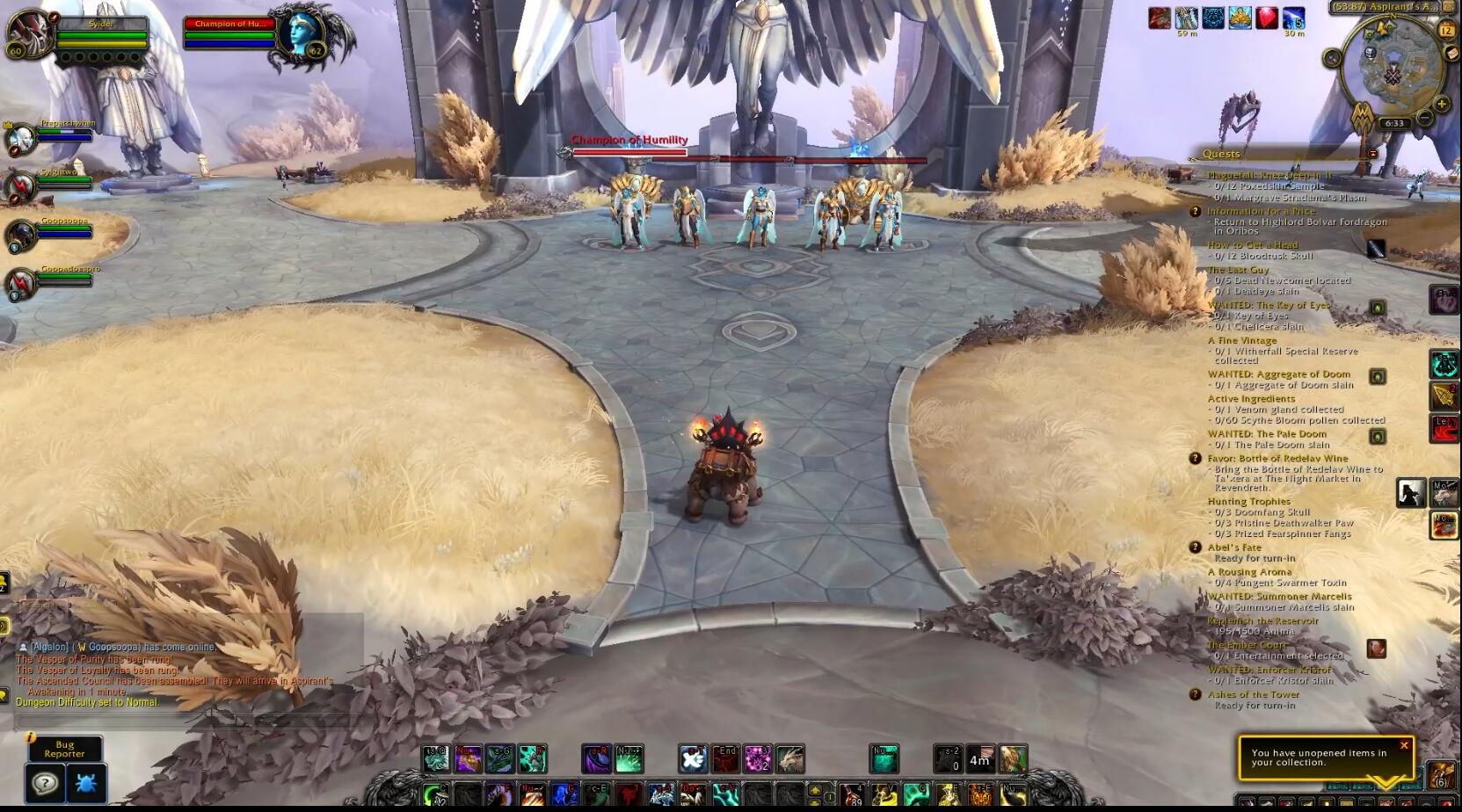
Task: Open the zone name menu beside Aspirant's Ascent
Action: tap(1386, 7)
